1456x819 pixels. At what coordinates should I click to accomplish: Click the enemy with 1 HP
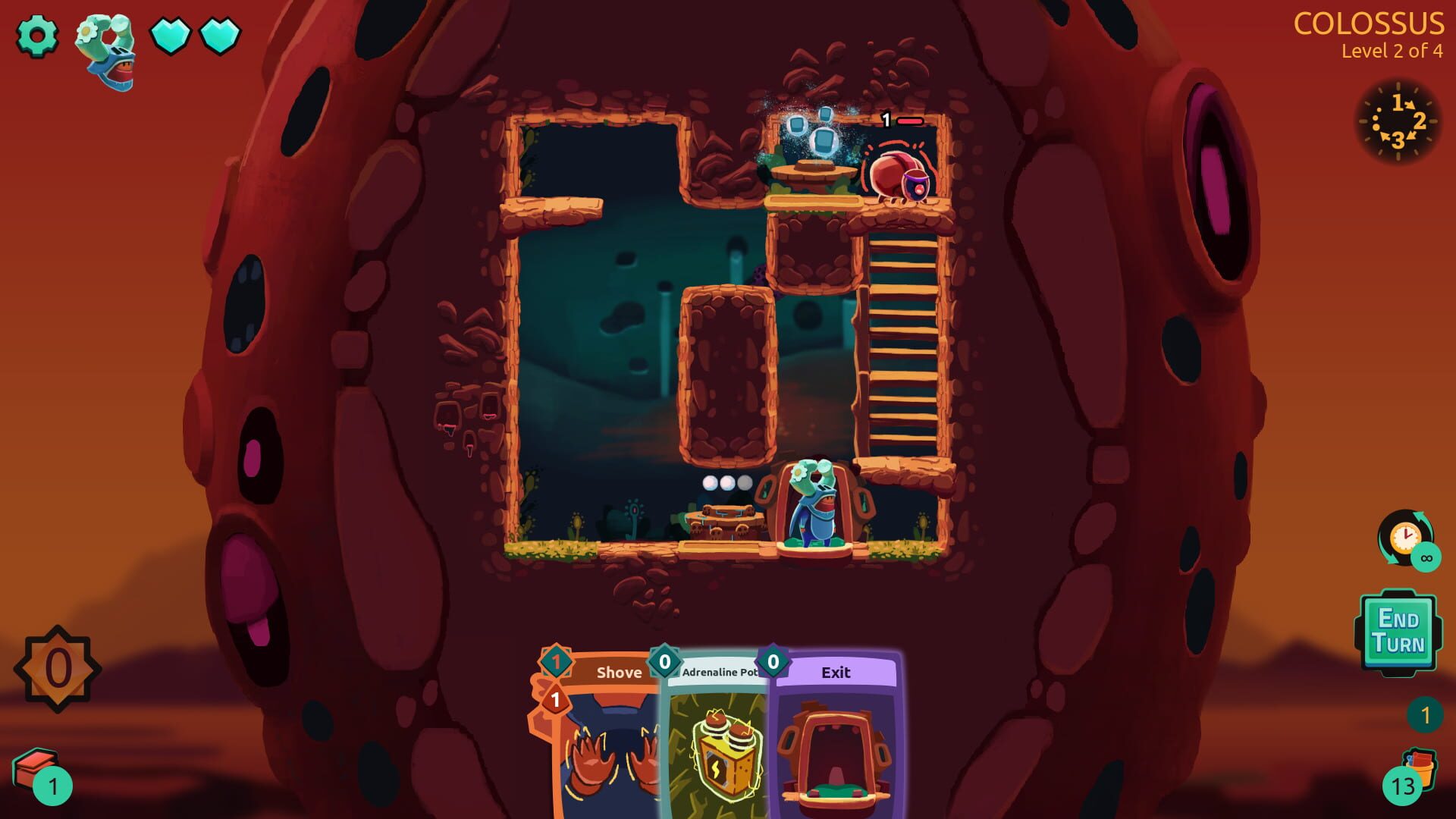(899, 174)
